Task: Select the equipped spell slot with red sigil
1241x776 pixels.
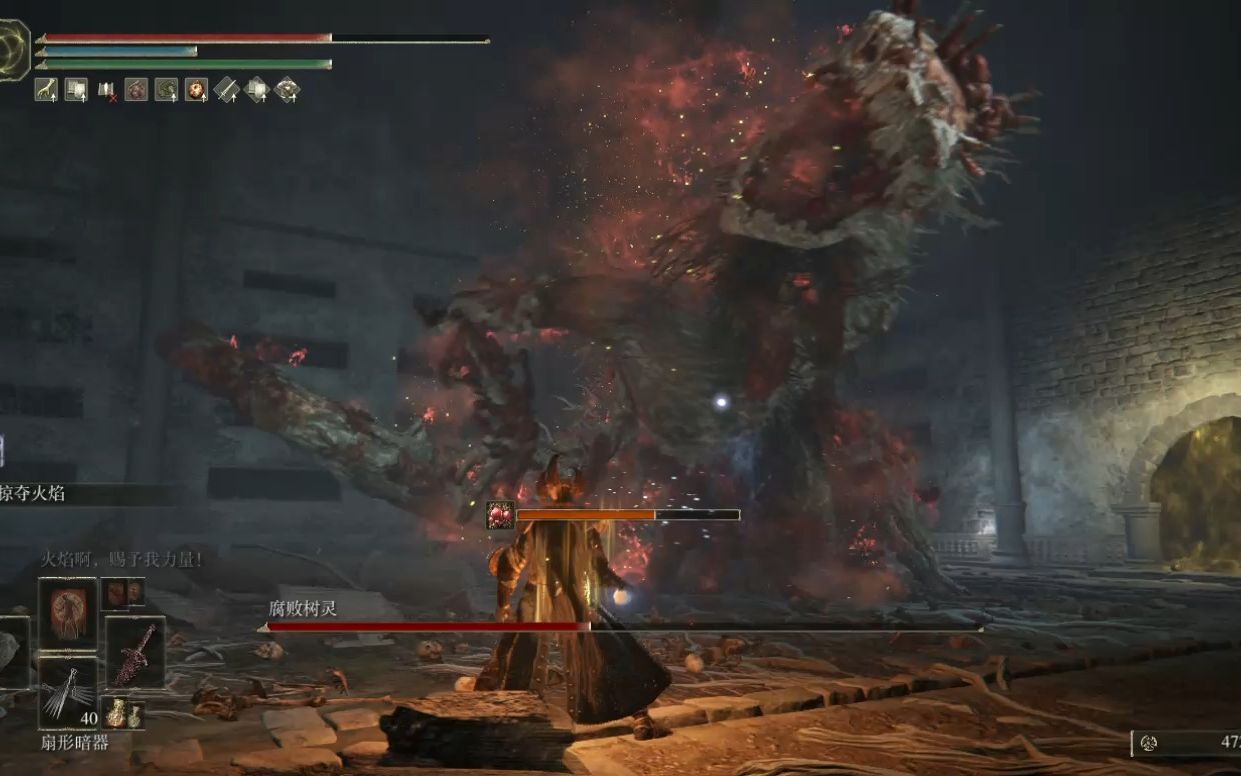Action: click(x=68, y=613)
